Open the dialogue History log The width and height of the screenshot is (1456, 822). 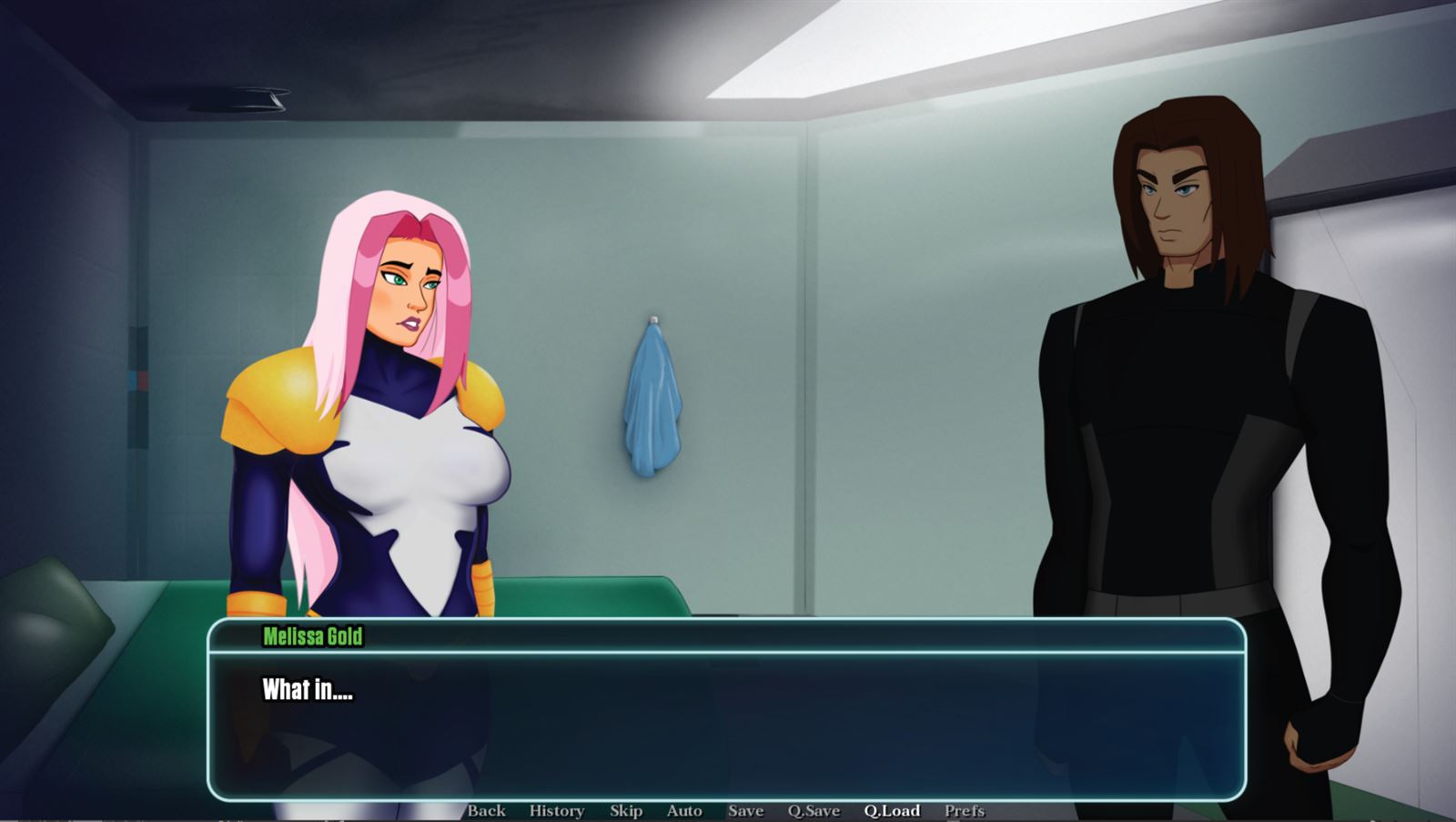click(558, 810)
